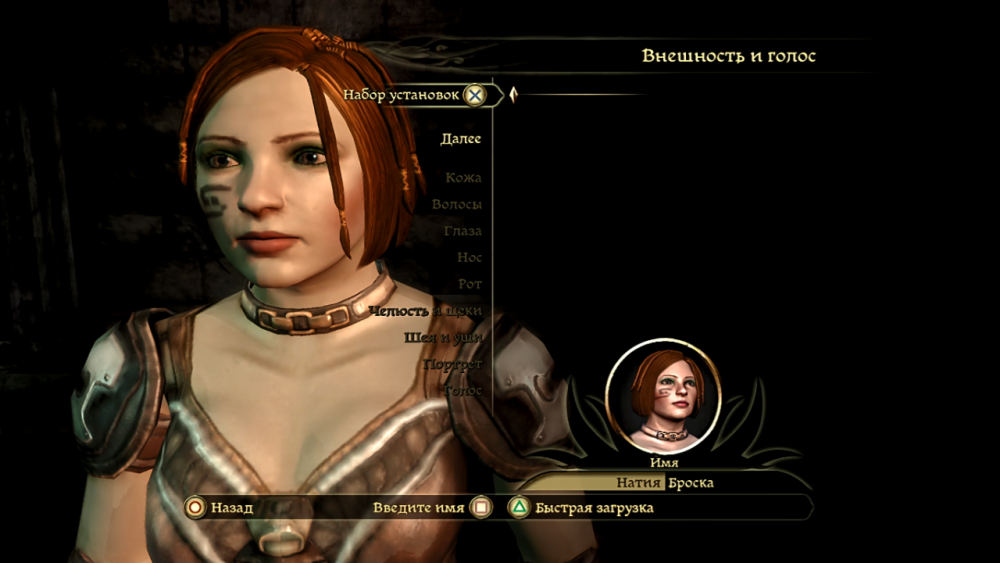Select the Голос menu entry
The image size is (1000, 563).
click(x=463, y=390)
